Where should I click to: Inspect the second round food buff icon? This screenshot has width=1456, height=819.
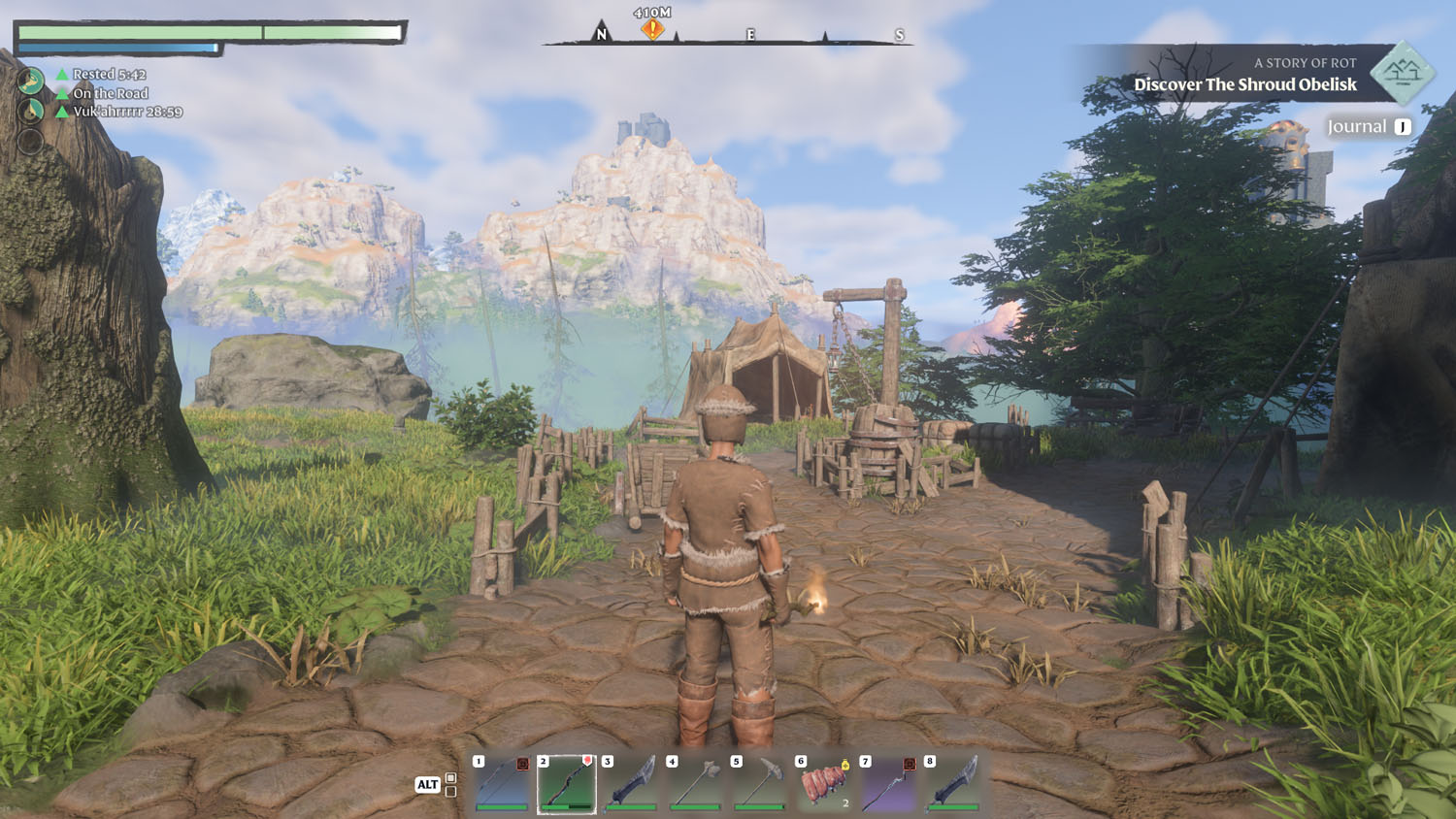click(x=31, y=111)
